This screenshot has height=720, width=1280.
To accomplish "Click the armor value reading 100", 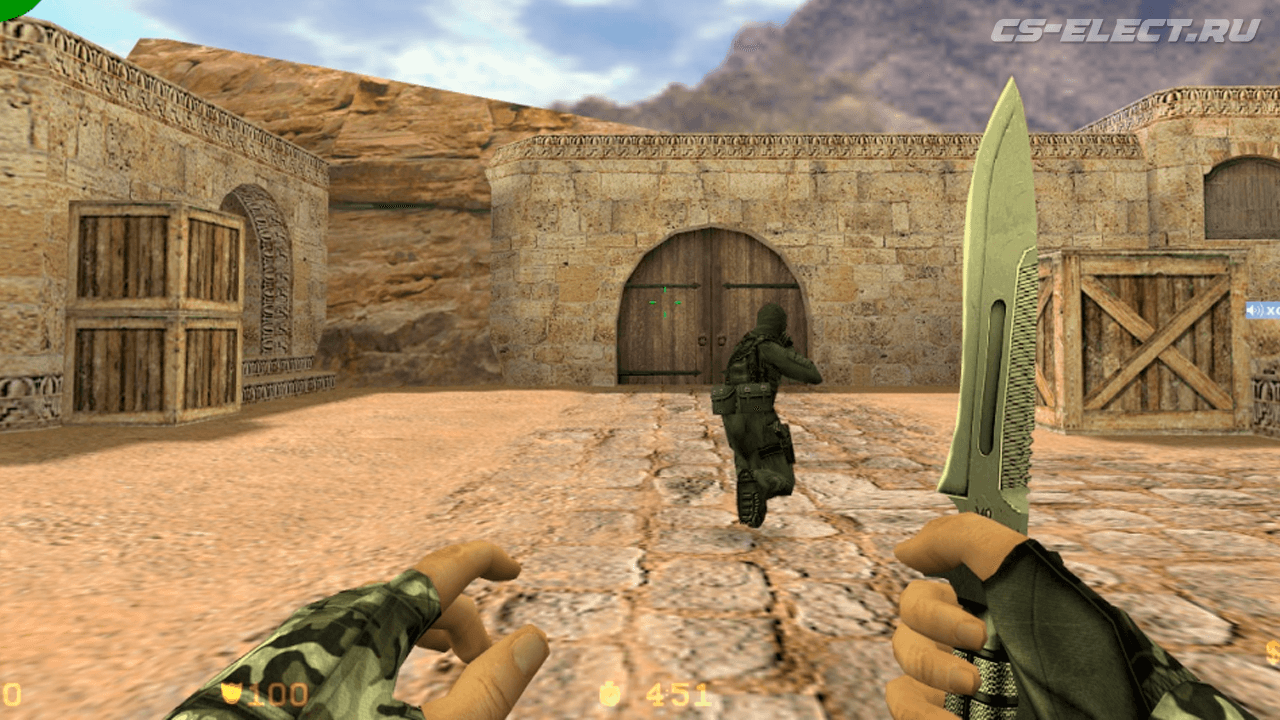I will click(281, 693).
